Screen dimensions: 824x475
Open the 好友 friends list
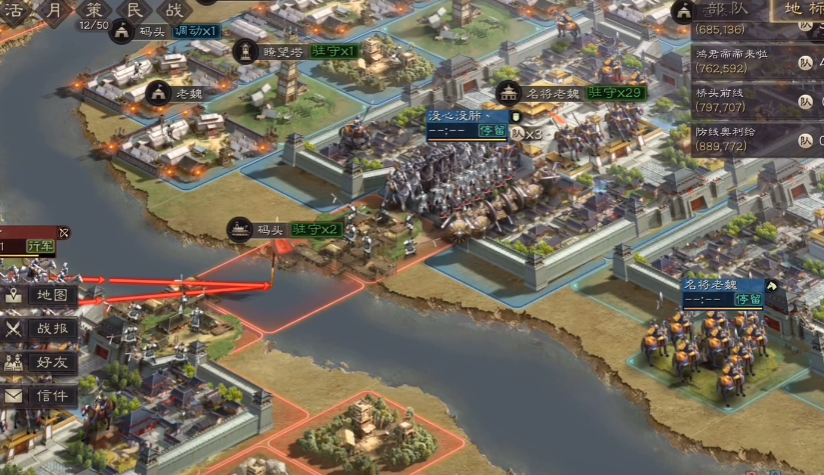click(40, 362)
